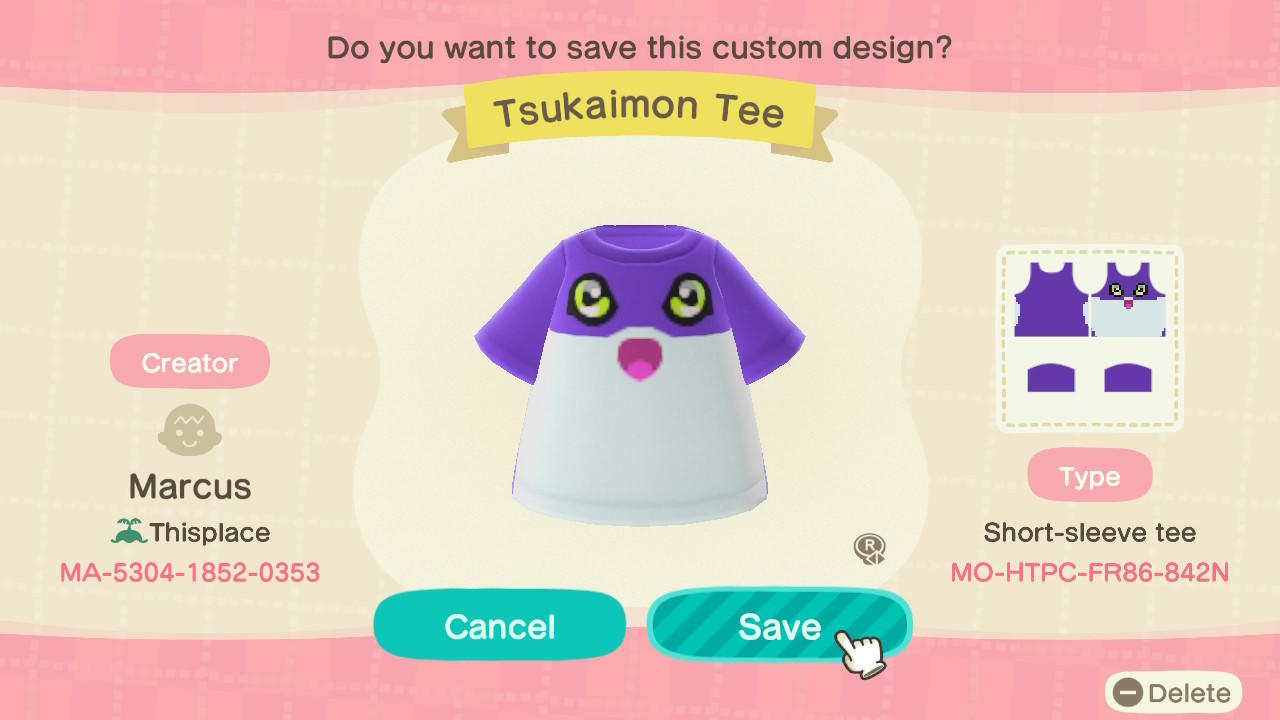
Task: Open the Delete option
Action: click(x=1170, y=692)
